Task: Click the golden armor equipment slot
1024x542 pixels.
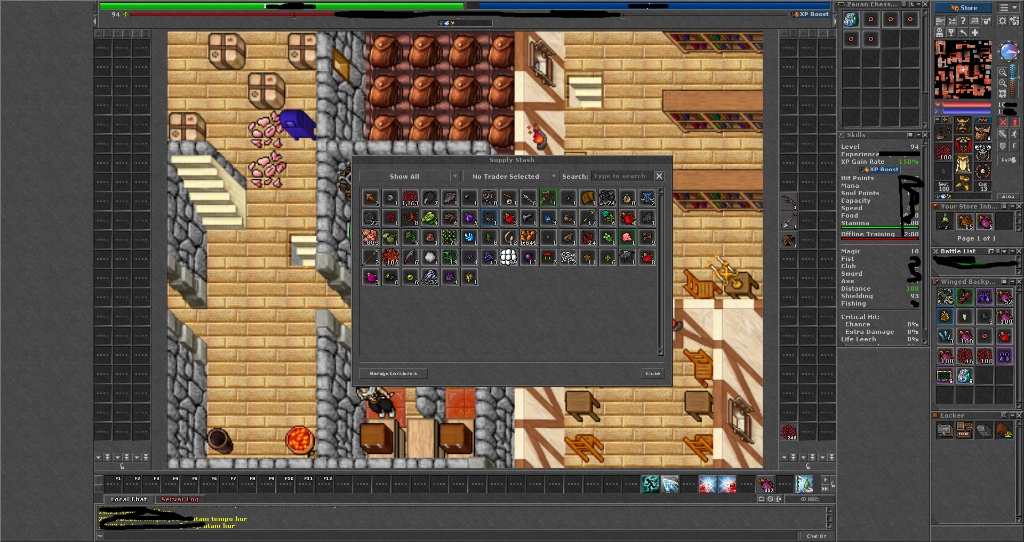Action: tap(963, 163)
